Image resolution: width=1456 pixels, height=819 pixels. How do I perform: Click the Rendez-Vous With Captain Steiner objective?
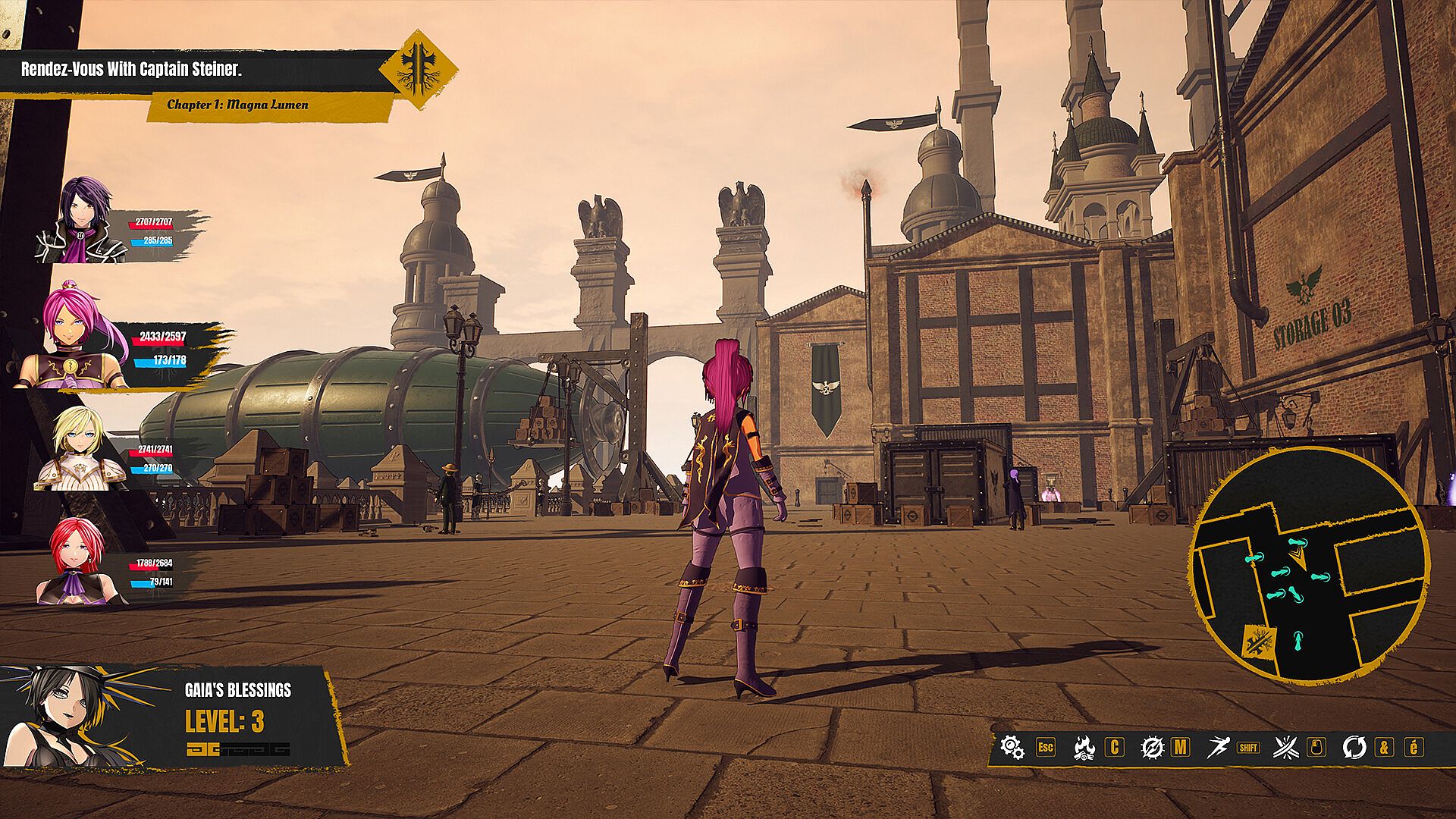tap(131, 70)
